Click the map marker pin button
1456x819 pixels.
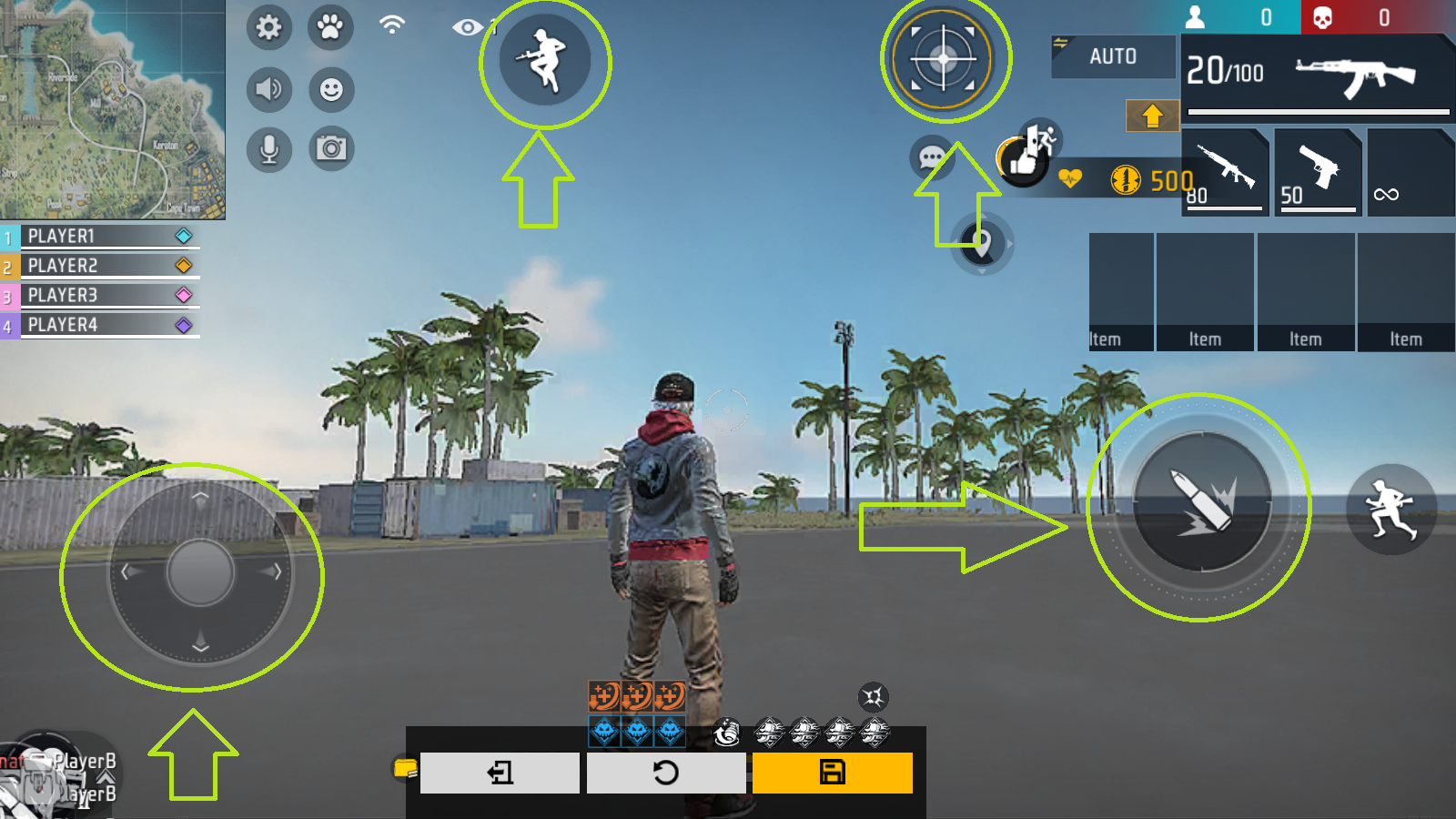pos(981,244)
